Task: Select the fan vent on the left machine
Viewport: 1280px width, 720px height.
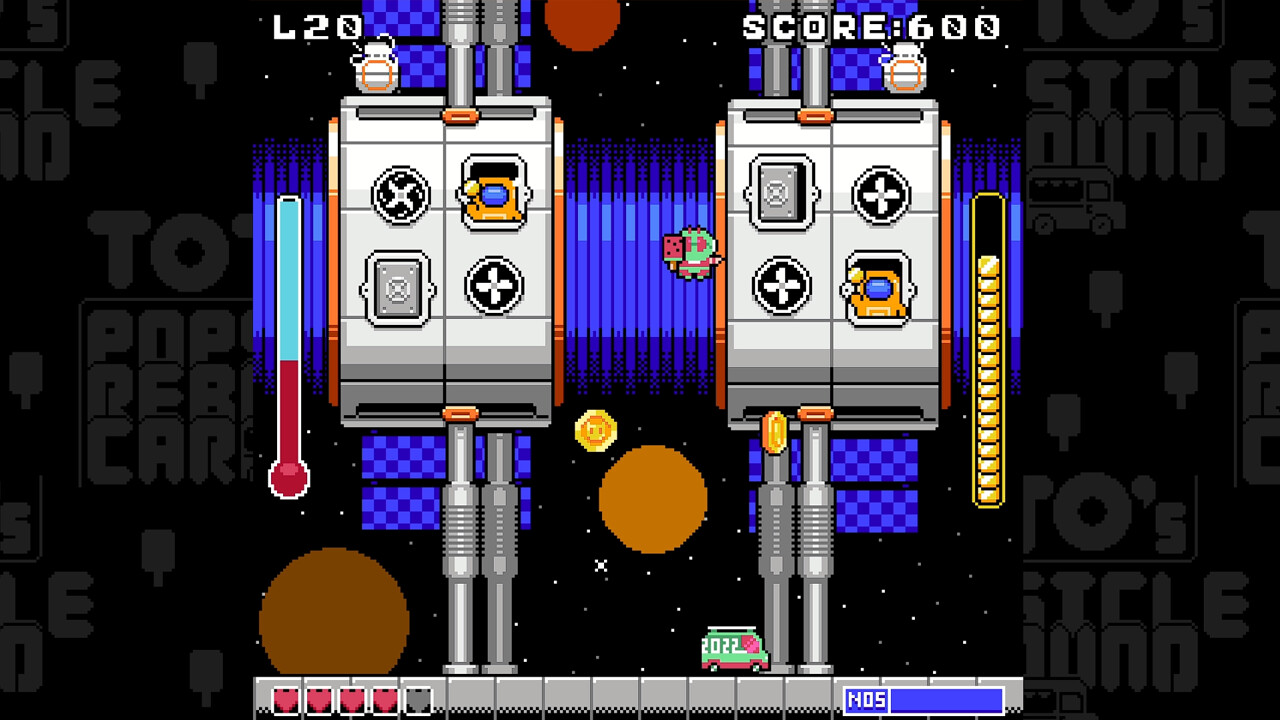Action: [399, 195]
